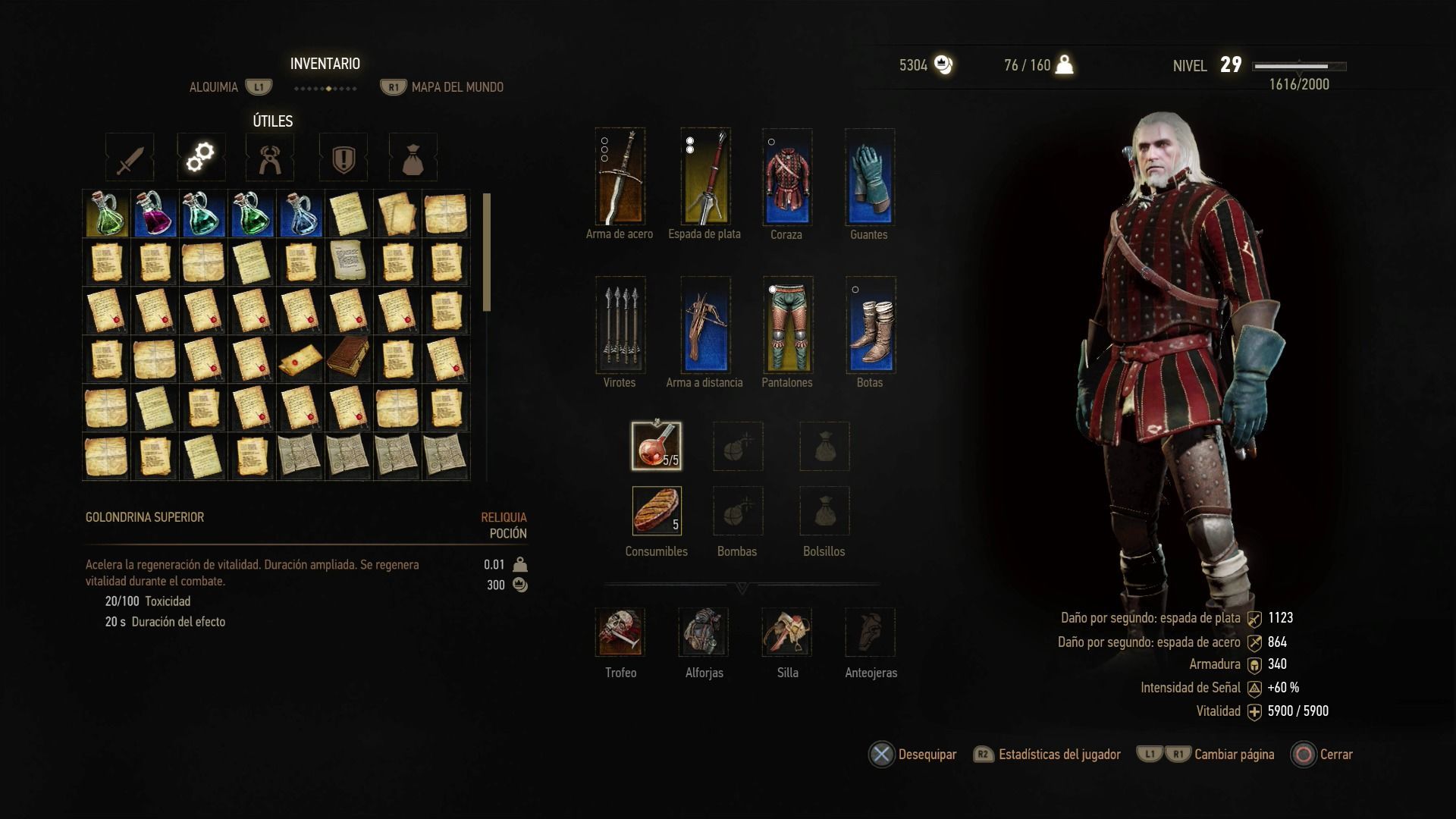The height and width of the screenshot is (819, 1456).
Task: Open the crafting tongs category tab
Action: point(270,158)
